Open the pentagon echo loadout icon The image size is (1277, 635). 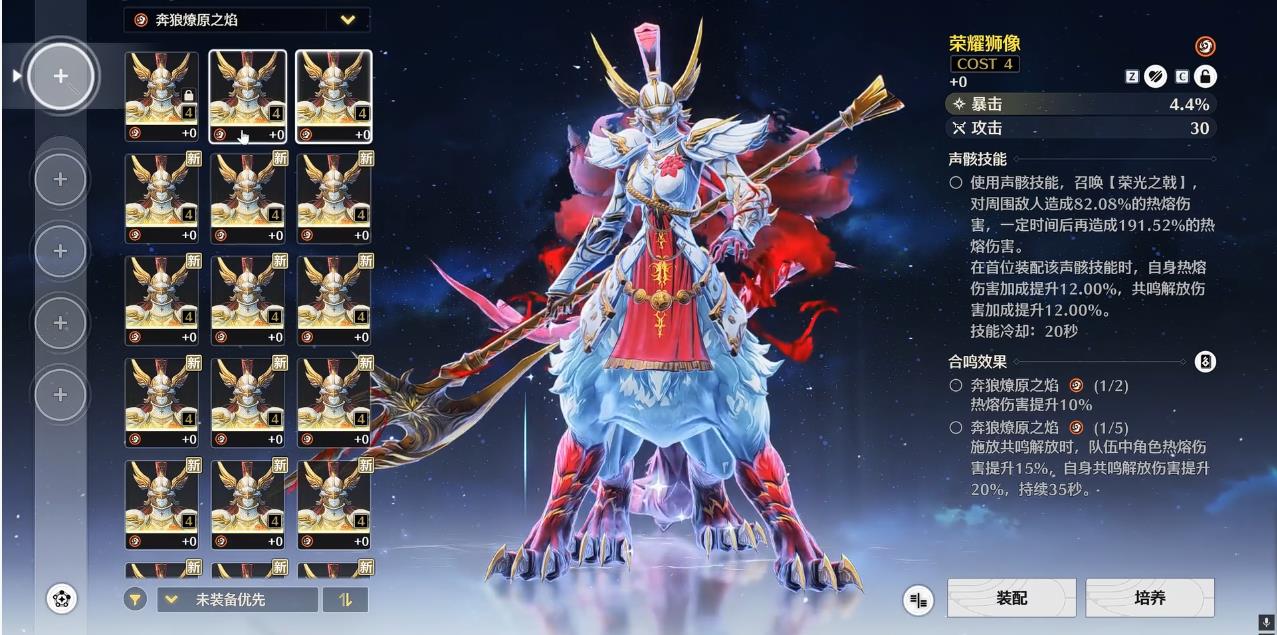[62, 599]
